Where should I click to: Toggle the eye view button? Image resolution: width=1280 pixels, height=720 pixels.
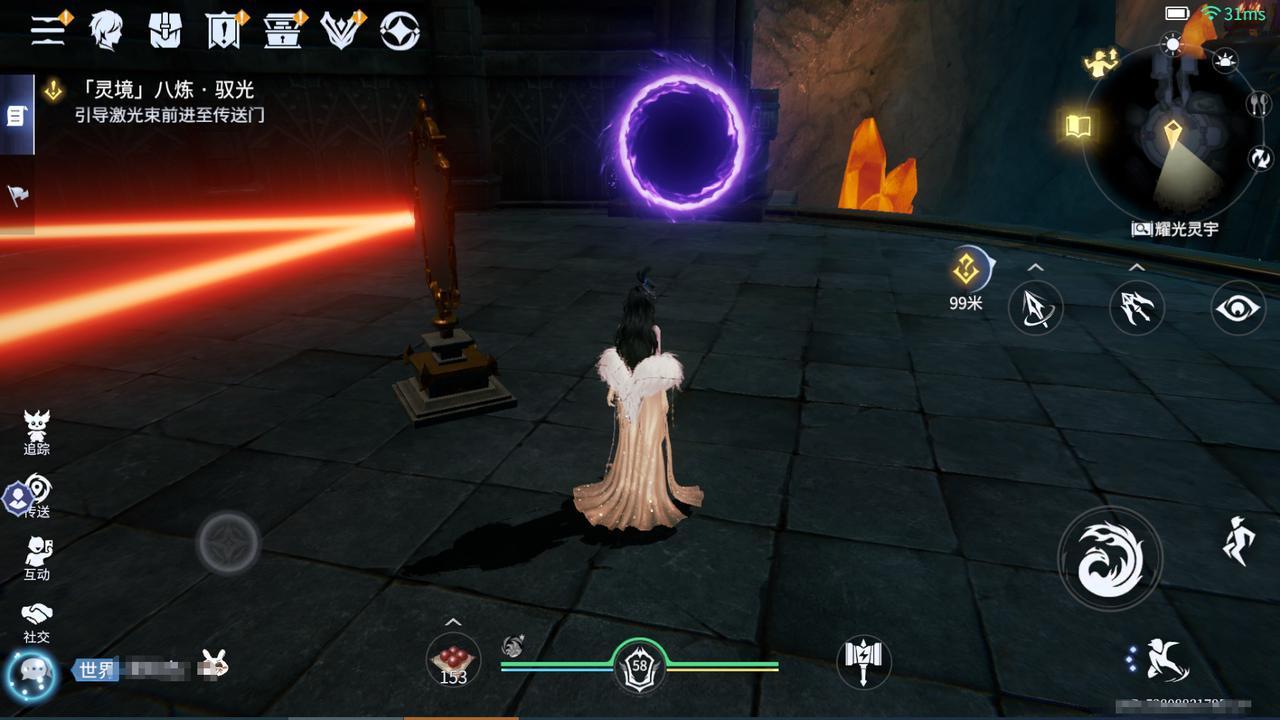coord(1237,307)
